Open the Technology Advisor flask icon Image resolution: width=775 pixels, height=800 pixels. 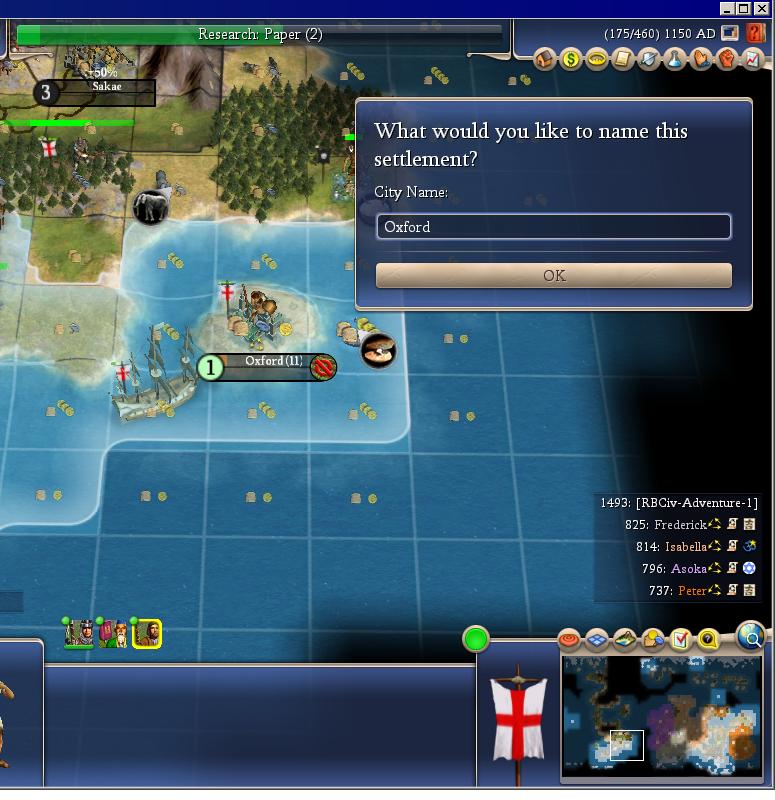(675, 59)
